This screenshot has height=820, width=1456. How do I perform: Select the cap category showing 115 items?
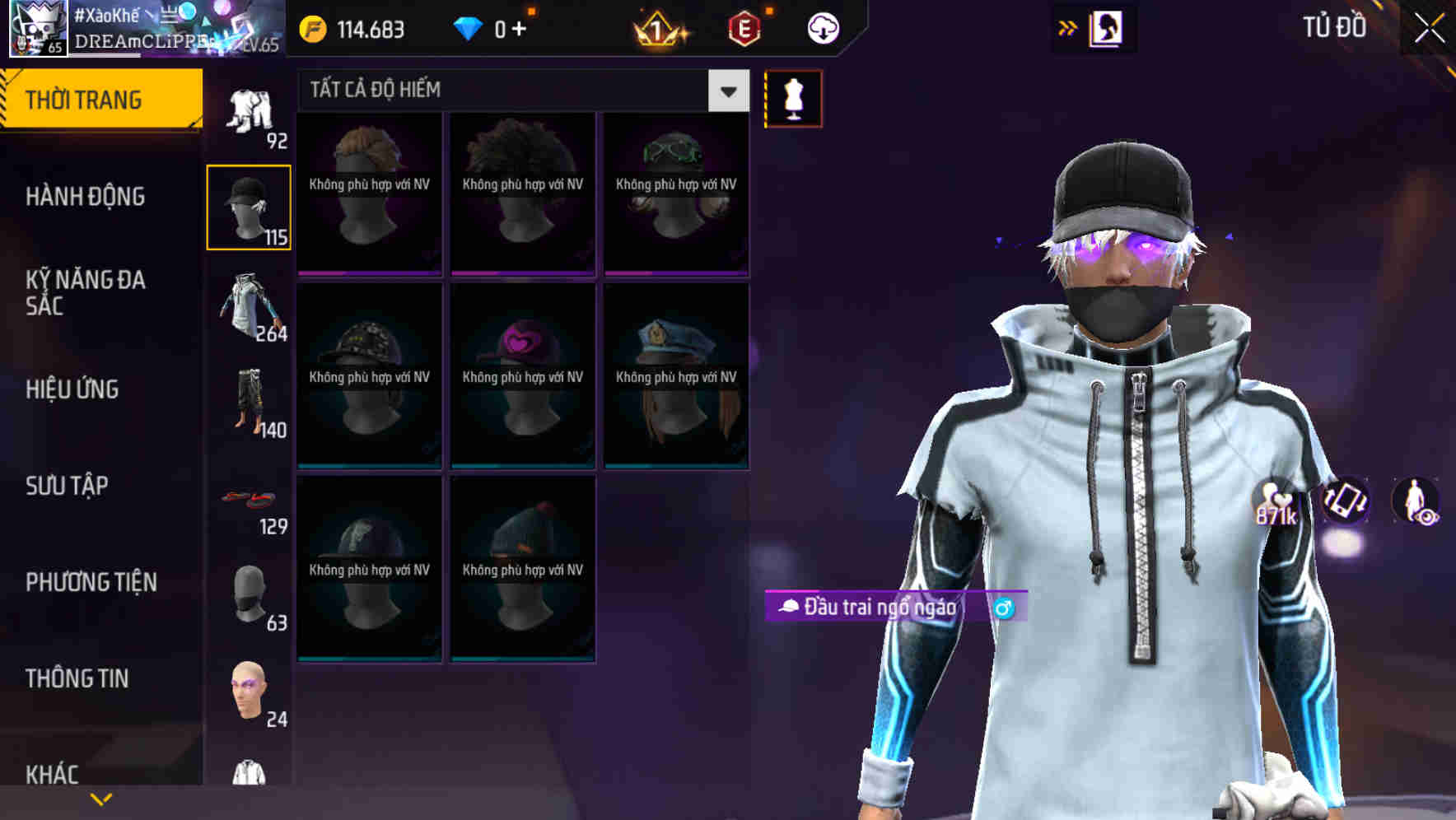tap(249, 206)
